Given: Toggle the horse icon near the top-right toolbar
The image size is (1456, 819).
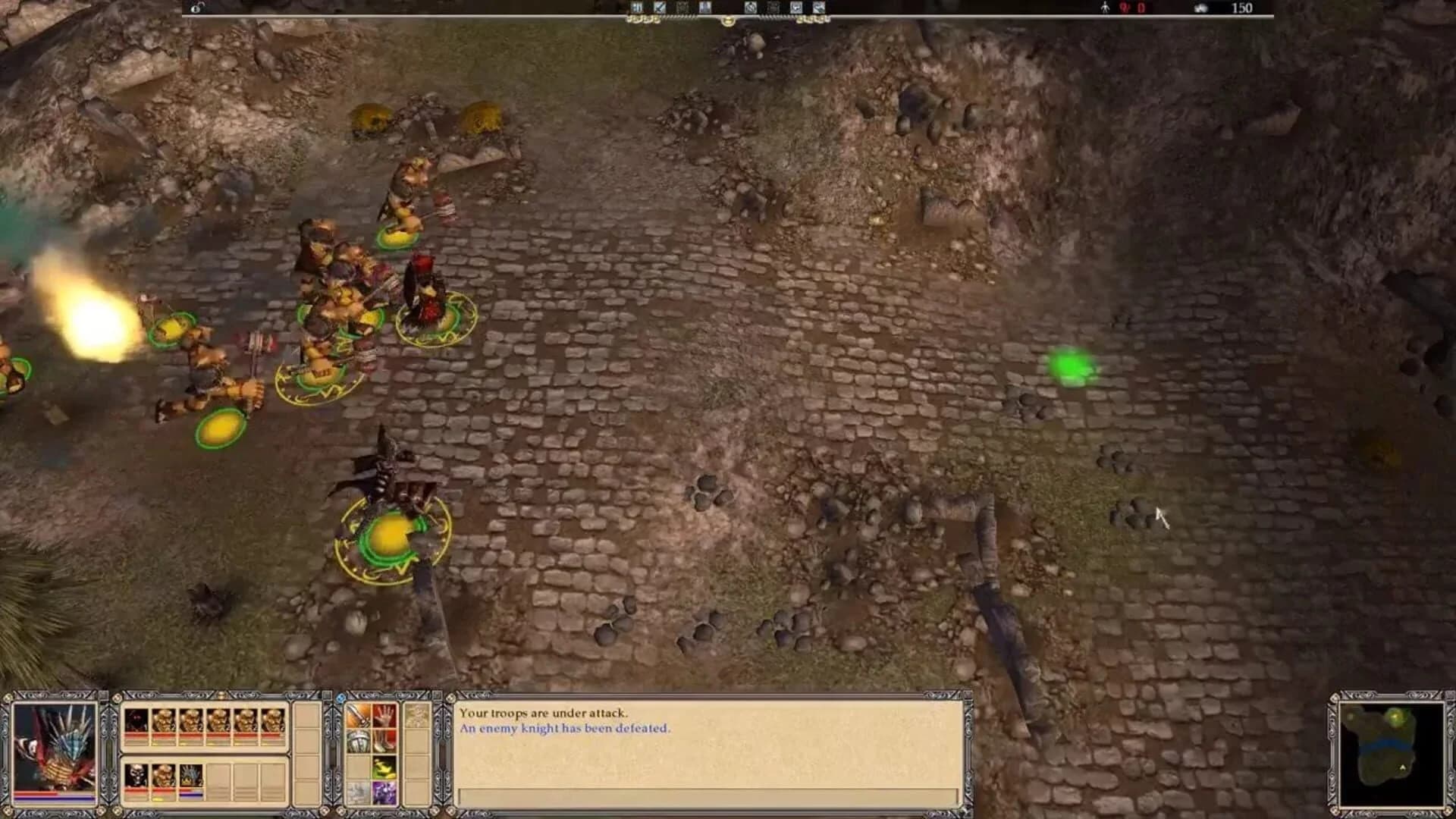Looking at the screenshot, I should (x=795, y=8).
